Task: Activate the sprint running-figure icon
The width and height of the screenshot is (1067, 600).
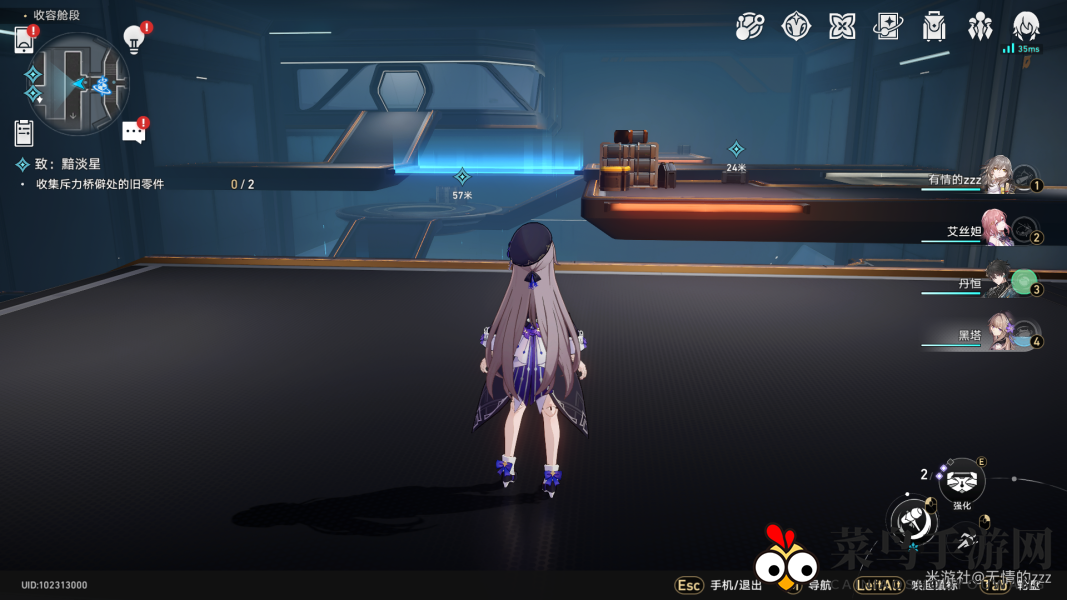Action: click(965, 541)
